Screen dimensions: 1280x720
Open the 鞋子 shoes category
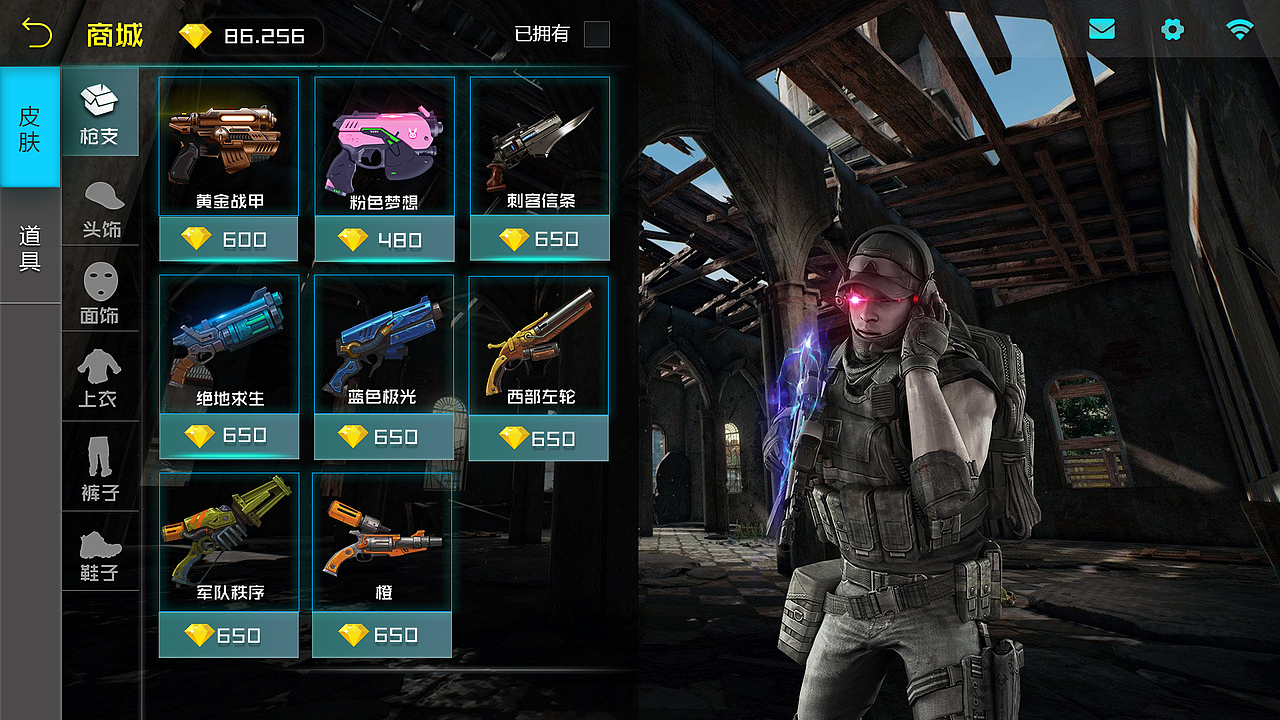click(100, 552)
